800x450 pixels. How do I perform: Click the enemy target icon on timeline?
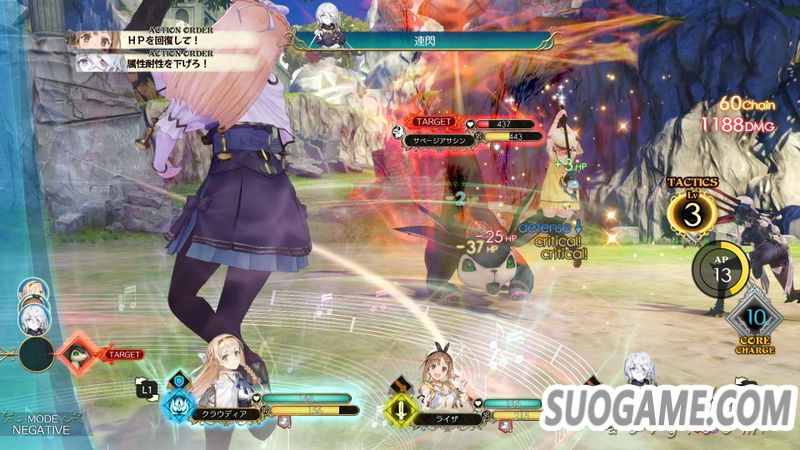point(82,355)
